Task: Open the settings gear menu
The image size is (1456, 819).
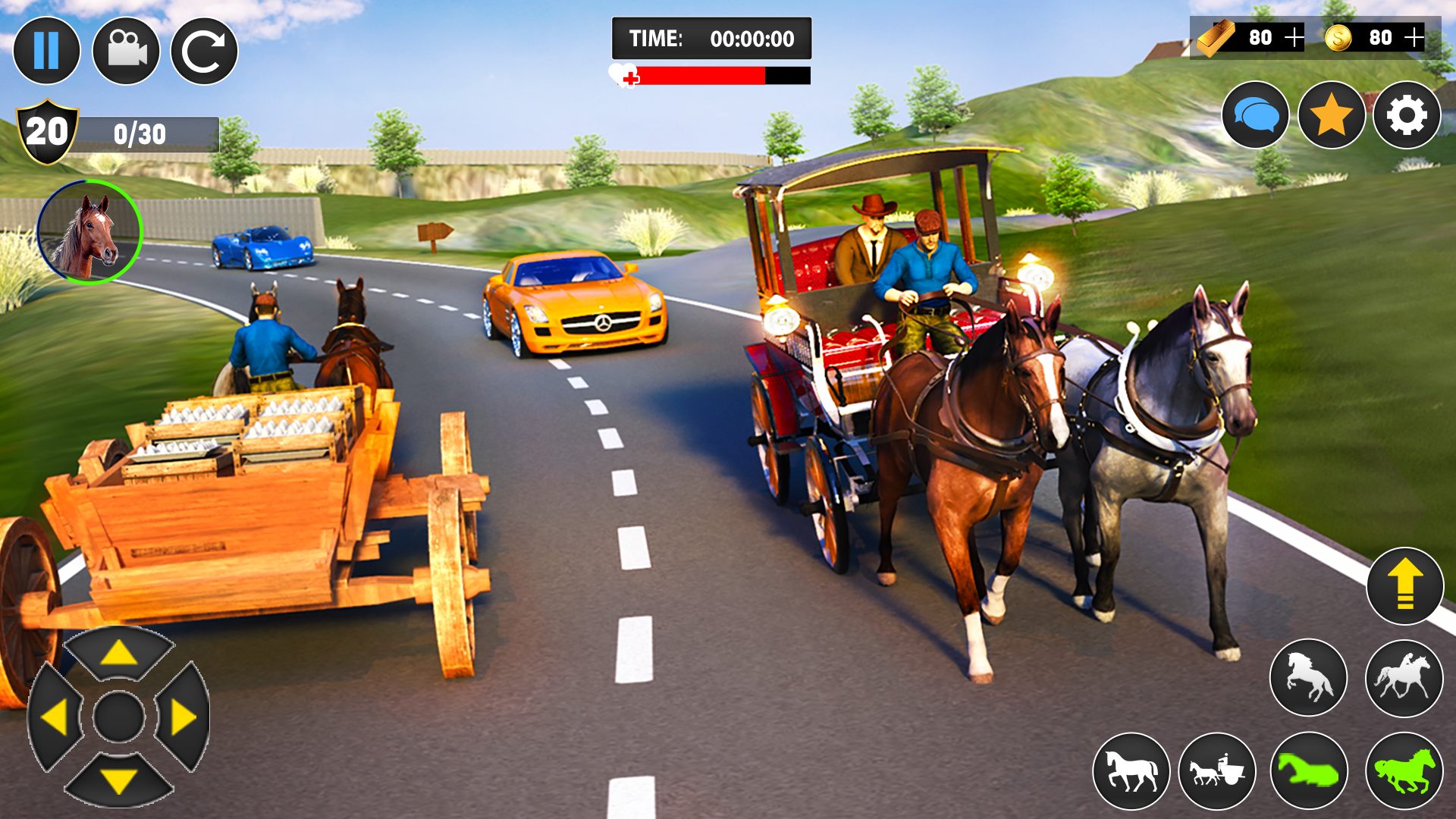Action: tap(1409, 115)
